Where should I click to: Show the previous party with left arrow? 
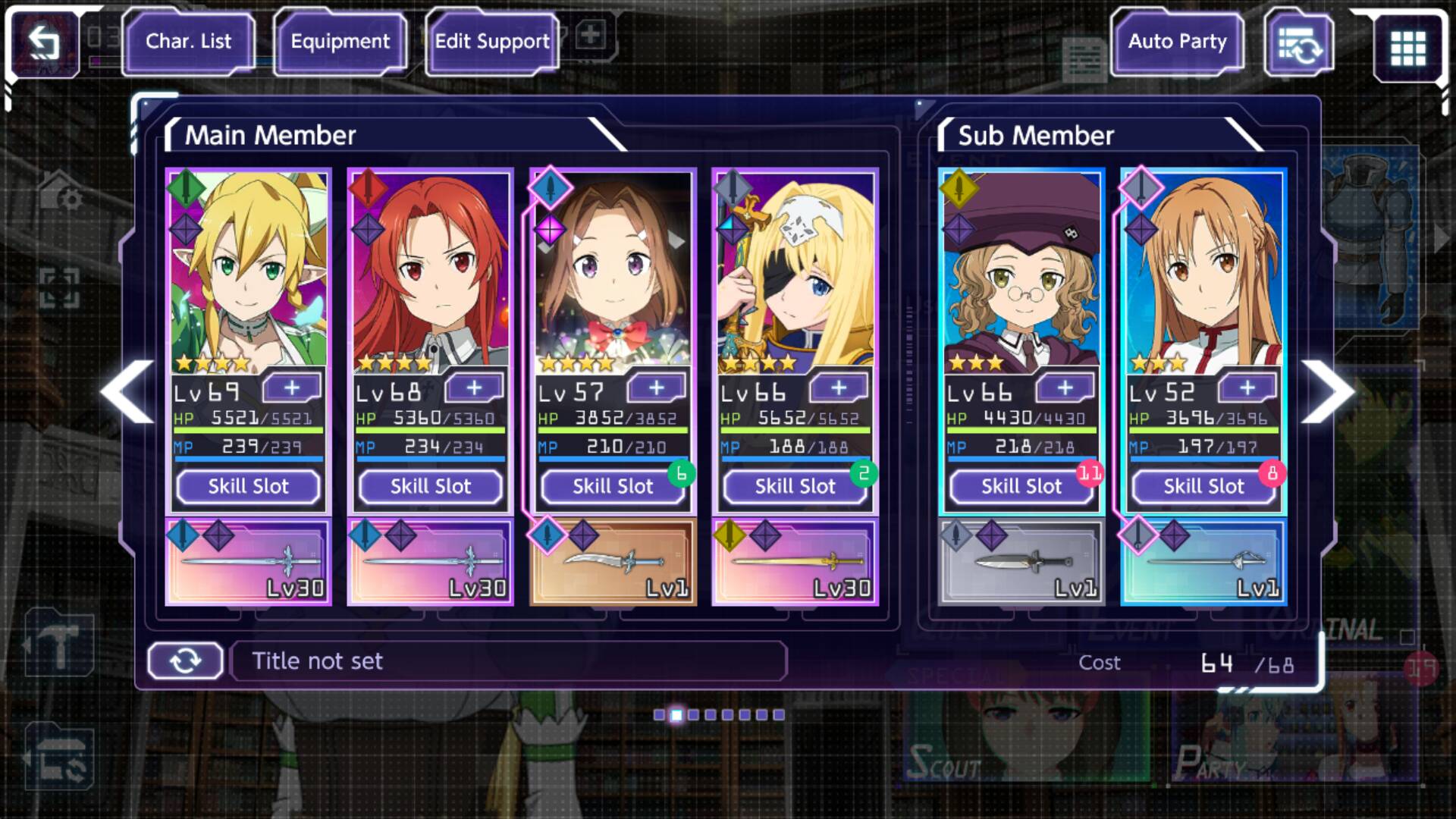coord(127,391)
